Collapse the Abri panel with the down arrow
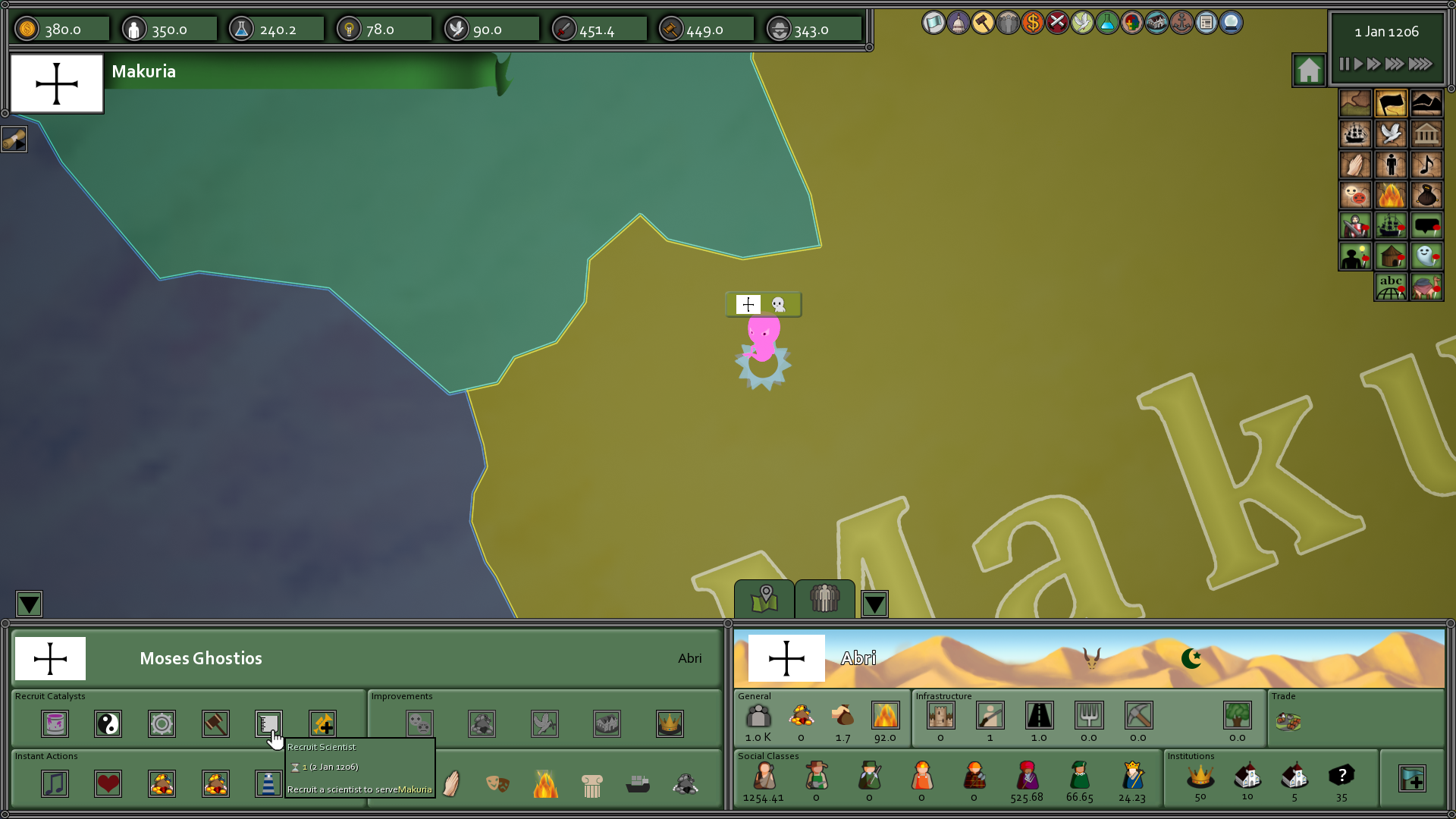The height and width of the screenshot is (819, 1456). (x=874, y=604)
